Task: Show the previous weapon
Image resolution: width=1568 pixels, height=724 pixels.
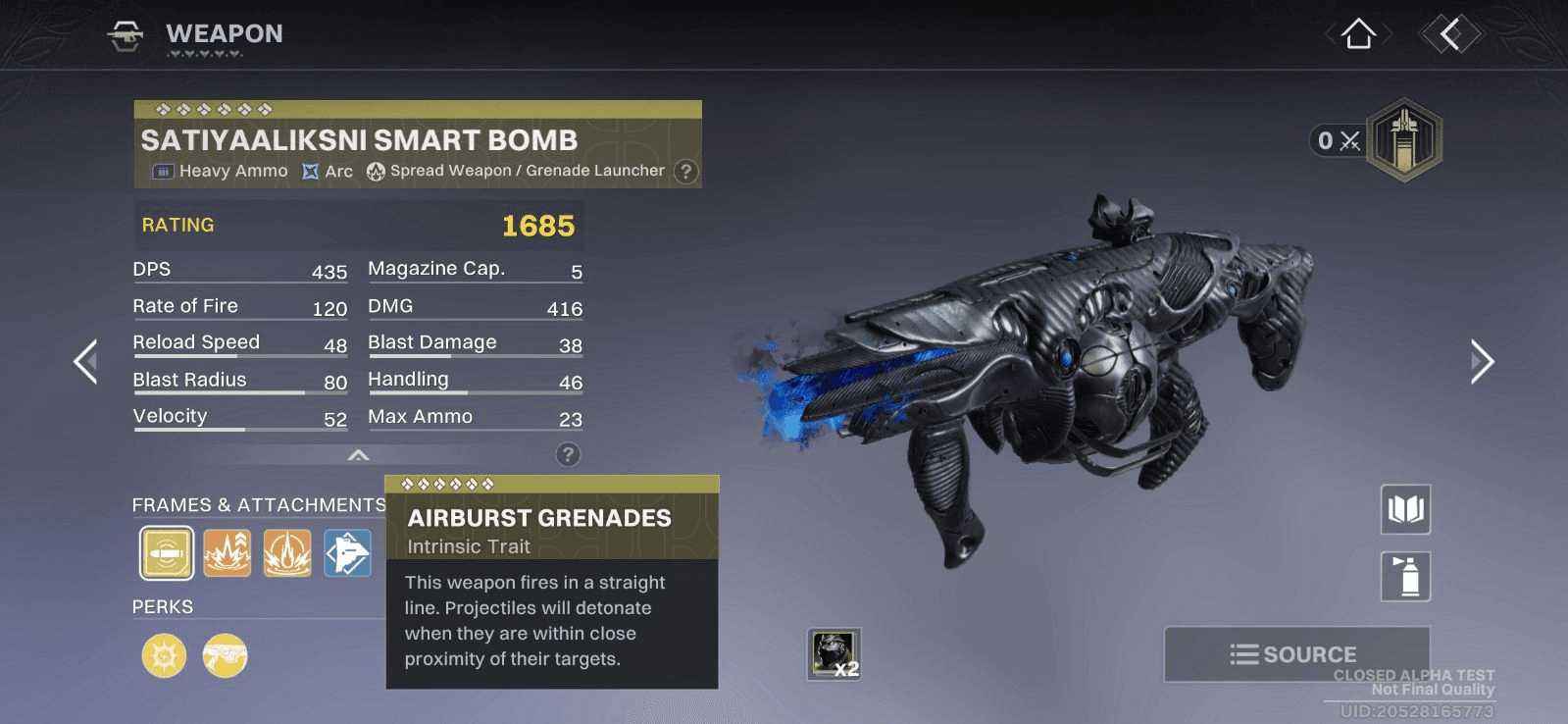Action: click(86, 362)
